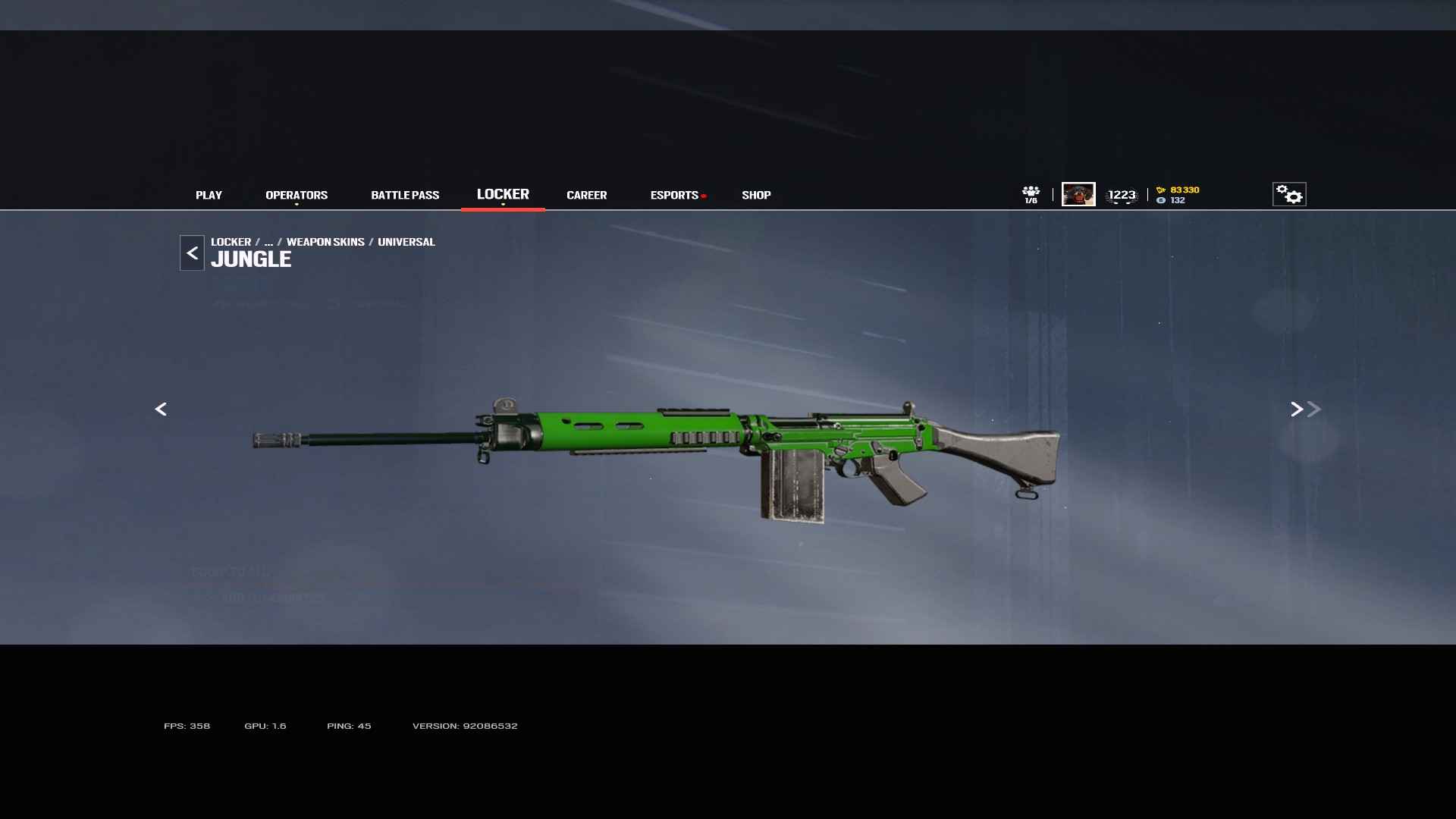Viewport: 1456px width, 819px height.
Task: Click the player profile avatar
Action: [1078, 194]
